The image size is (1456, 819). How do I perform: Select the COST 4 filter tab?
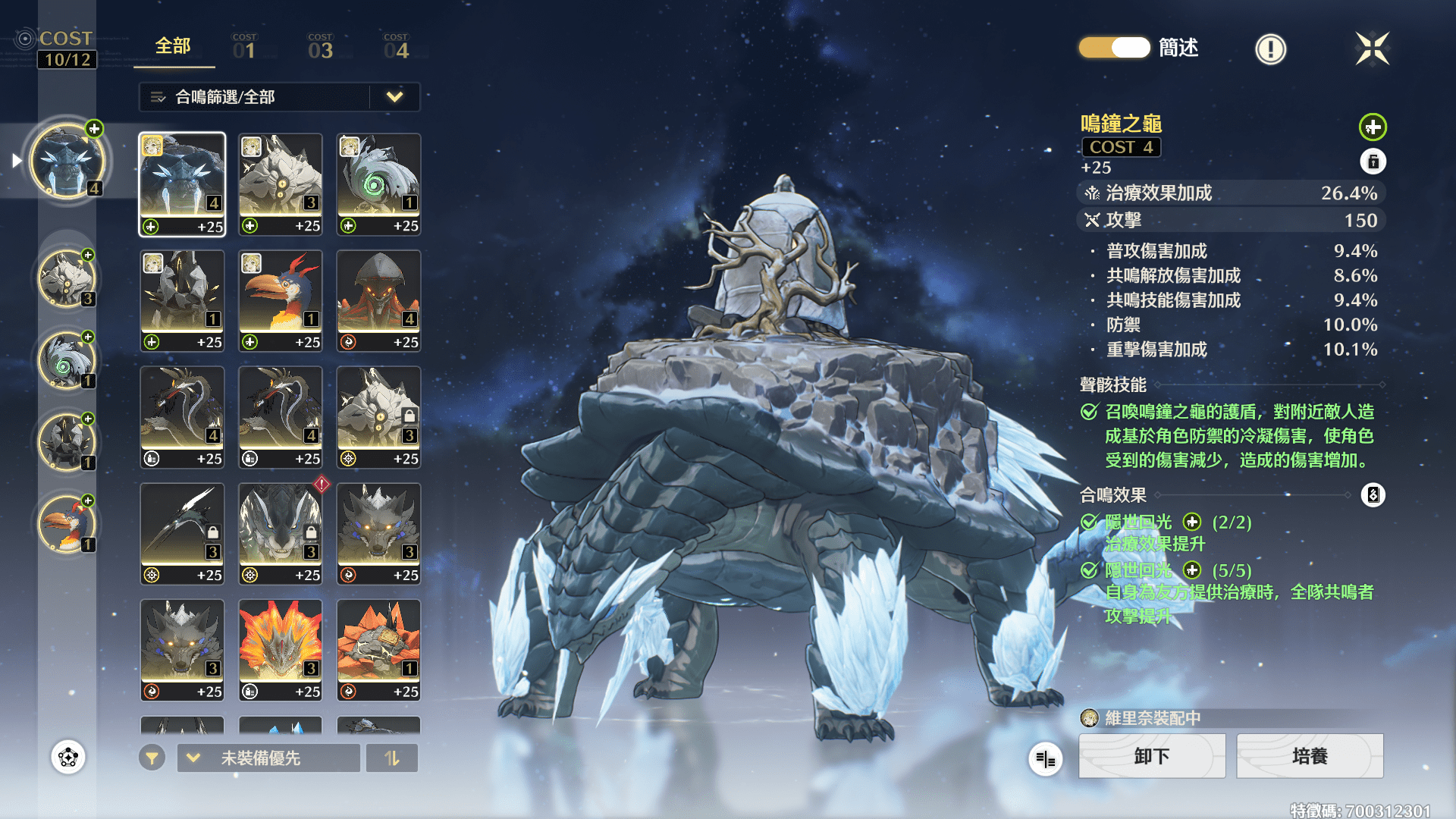396,47
